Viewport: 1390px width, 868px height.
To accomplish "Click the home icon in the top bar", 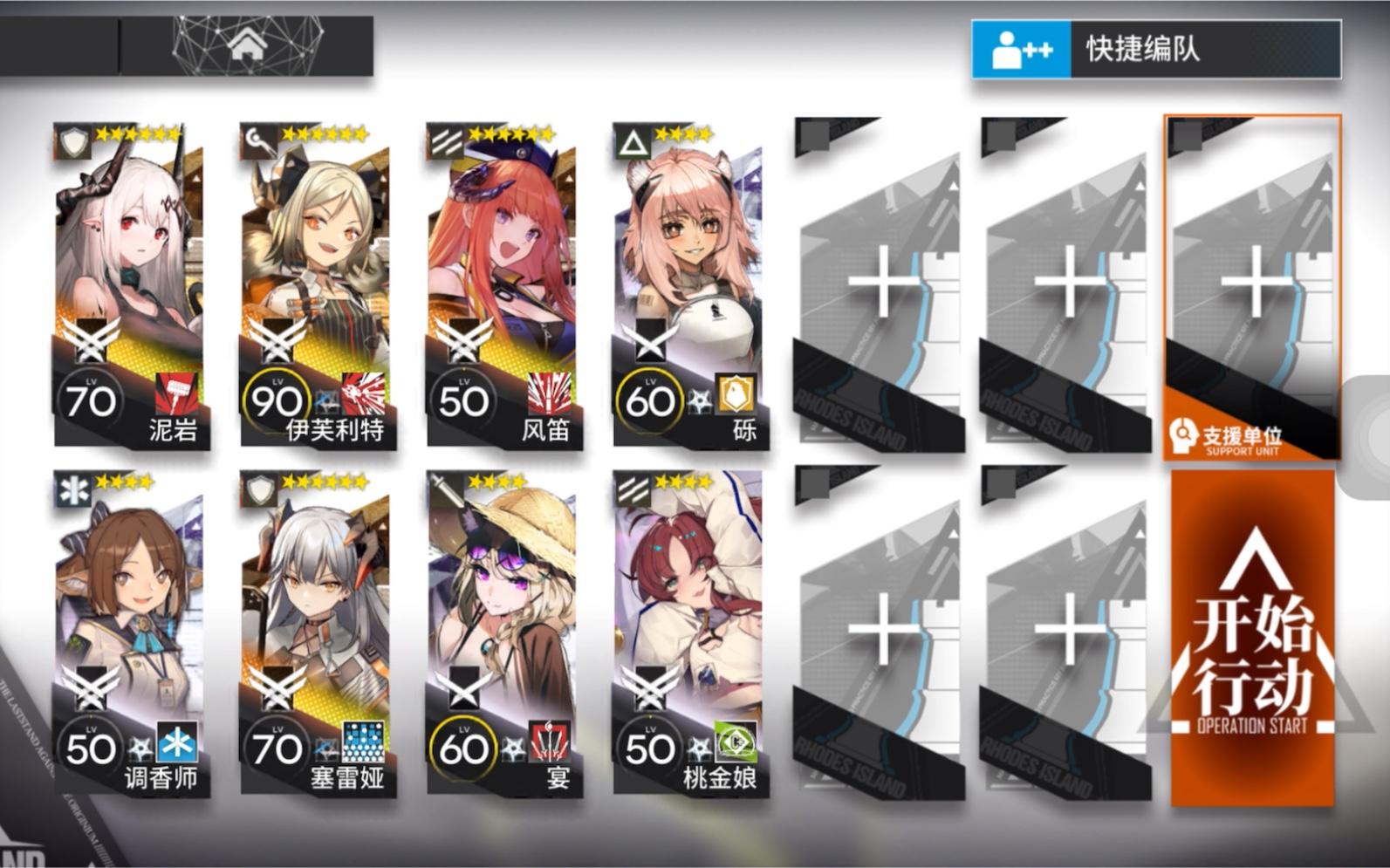I will [x=248, y=41].
